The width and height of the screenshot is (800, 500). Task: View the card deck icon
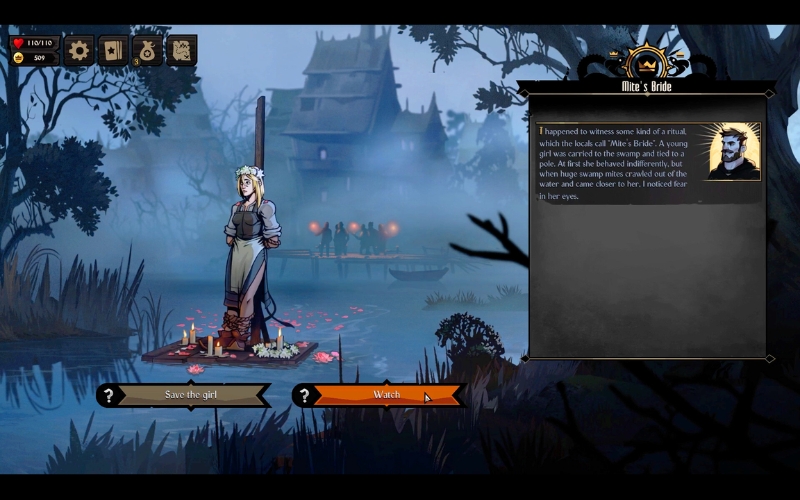(x=113, y=50)
